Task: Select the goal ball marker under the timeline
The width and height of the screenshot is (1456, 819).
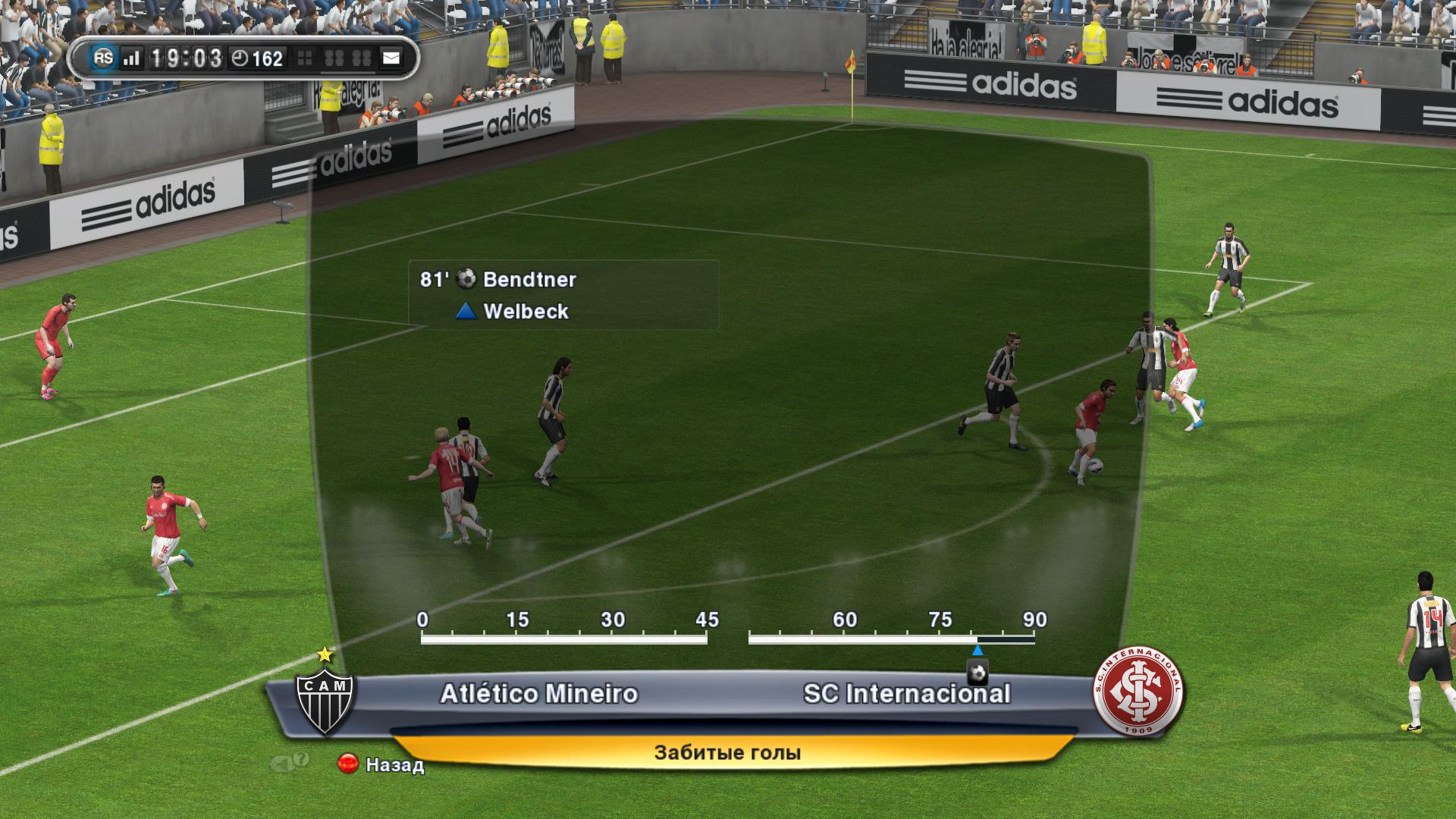Action: 977,673
